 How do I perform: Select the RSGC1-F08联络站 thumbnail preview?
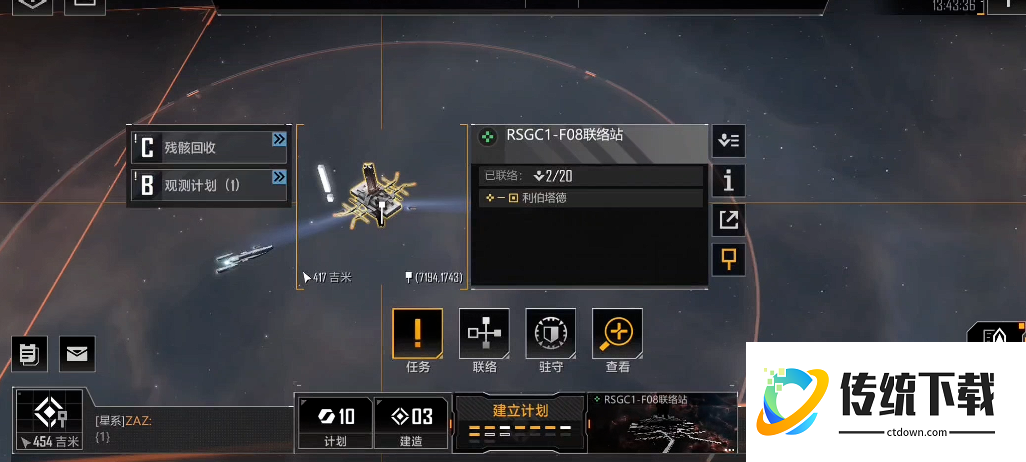pyautogui.click(x=662, y=424)
